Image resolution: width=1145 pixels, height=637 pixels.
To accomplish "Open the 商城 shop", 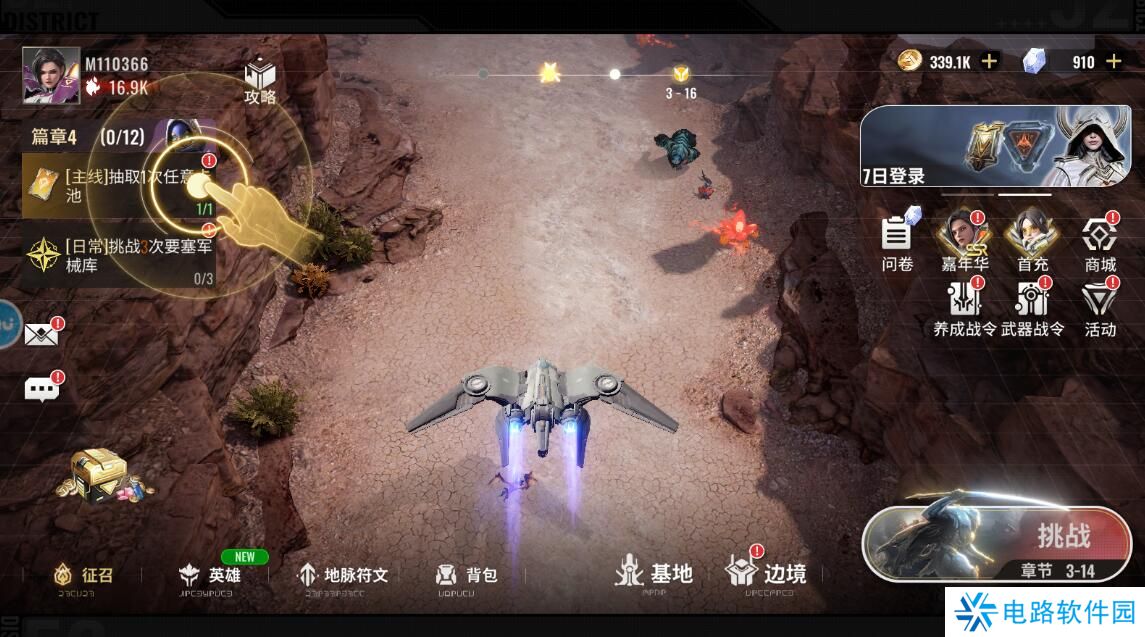I will 1100,242.
